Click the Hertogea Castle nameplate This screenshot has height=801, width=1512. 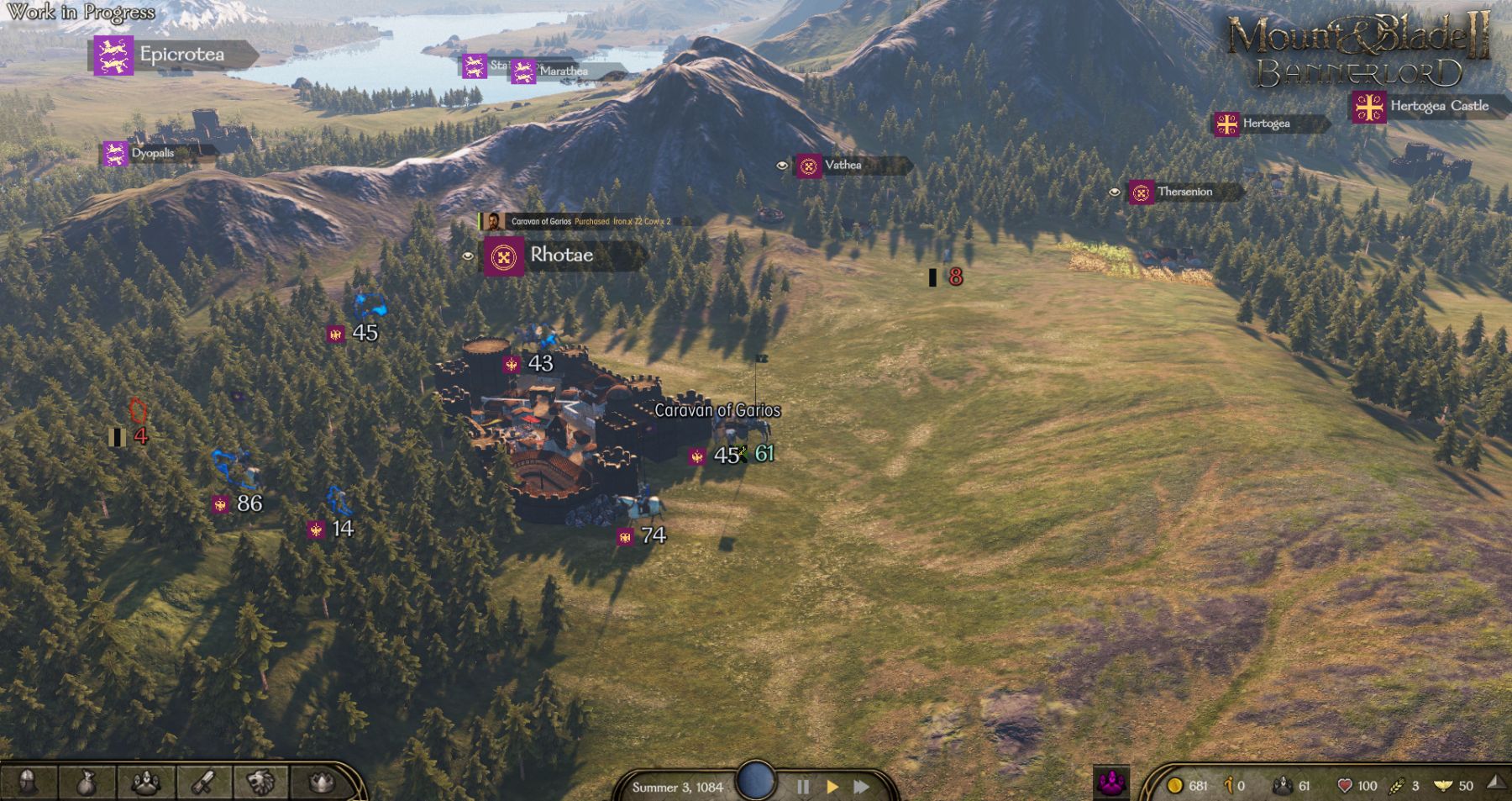click(1438, 106)
